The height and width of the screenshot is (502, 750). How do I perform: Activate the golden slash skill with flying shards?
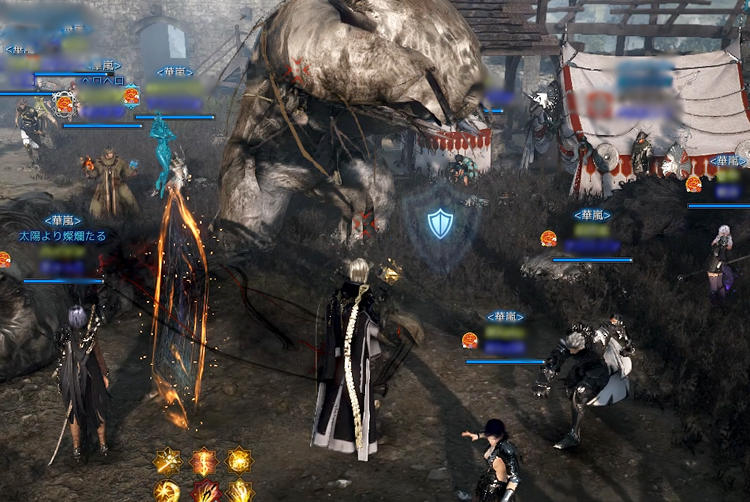pyautogui.click(x=167, y=461)
